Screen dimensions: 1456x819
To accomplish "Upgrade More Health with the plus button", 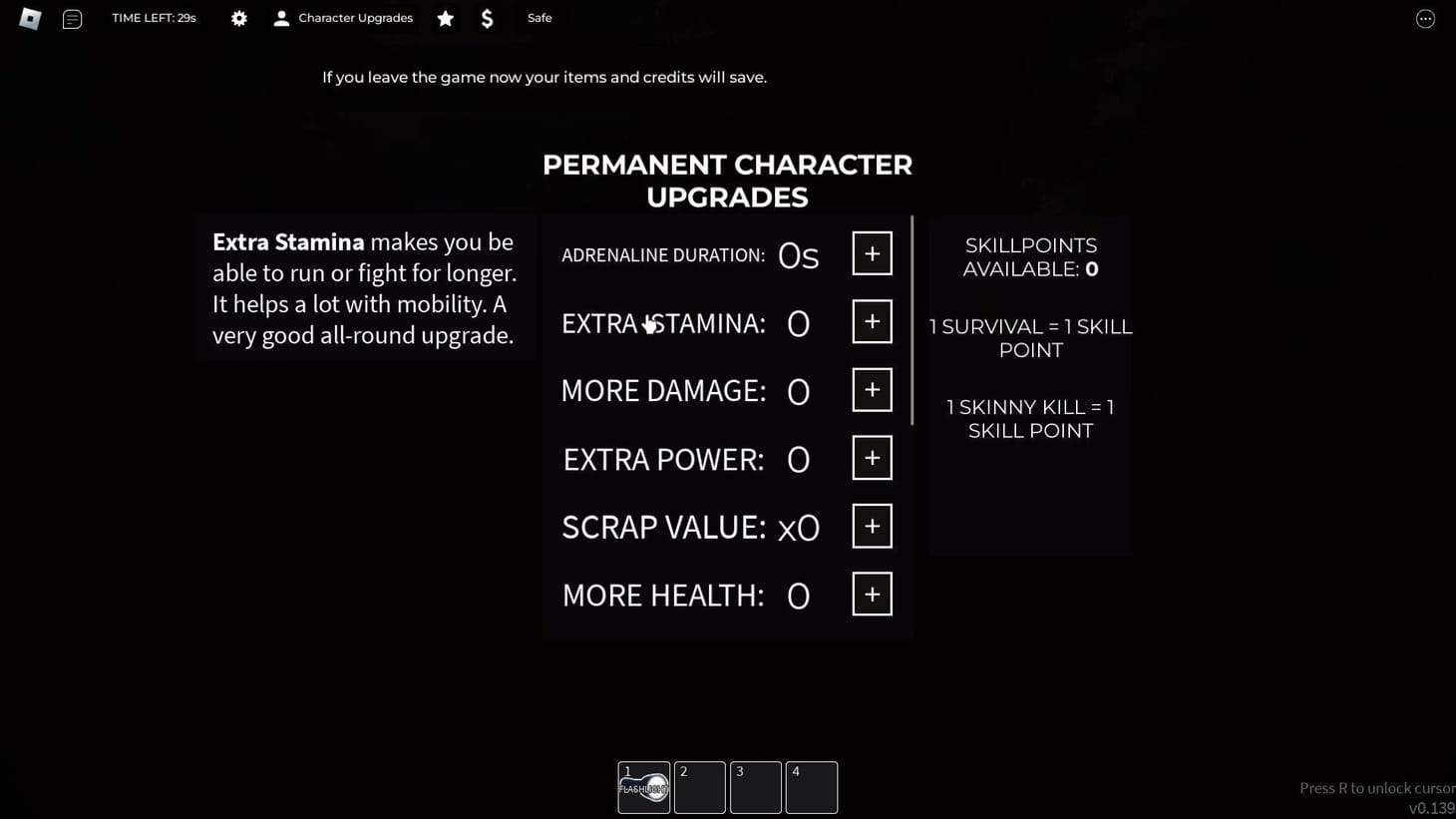I will (x=871, y=593).
